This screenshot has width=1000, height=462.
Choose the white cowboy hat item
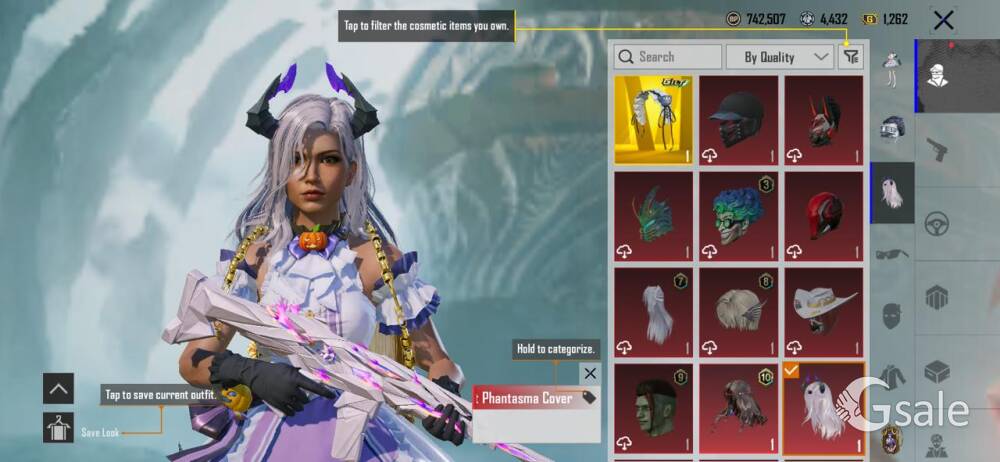click(824, 311)
